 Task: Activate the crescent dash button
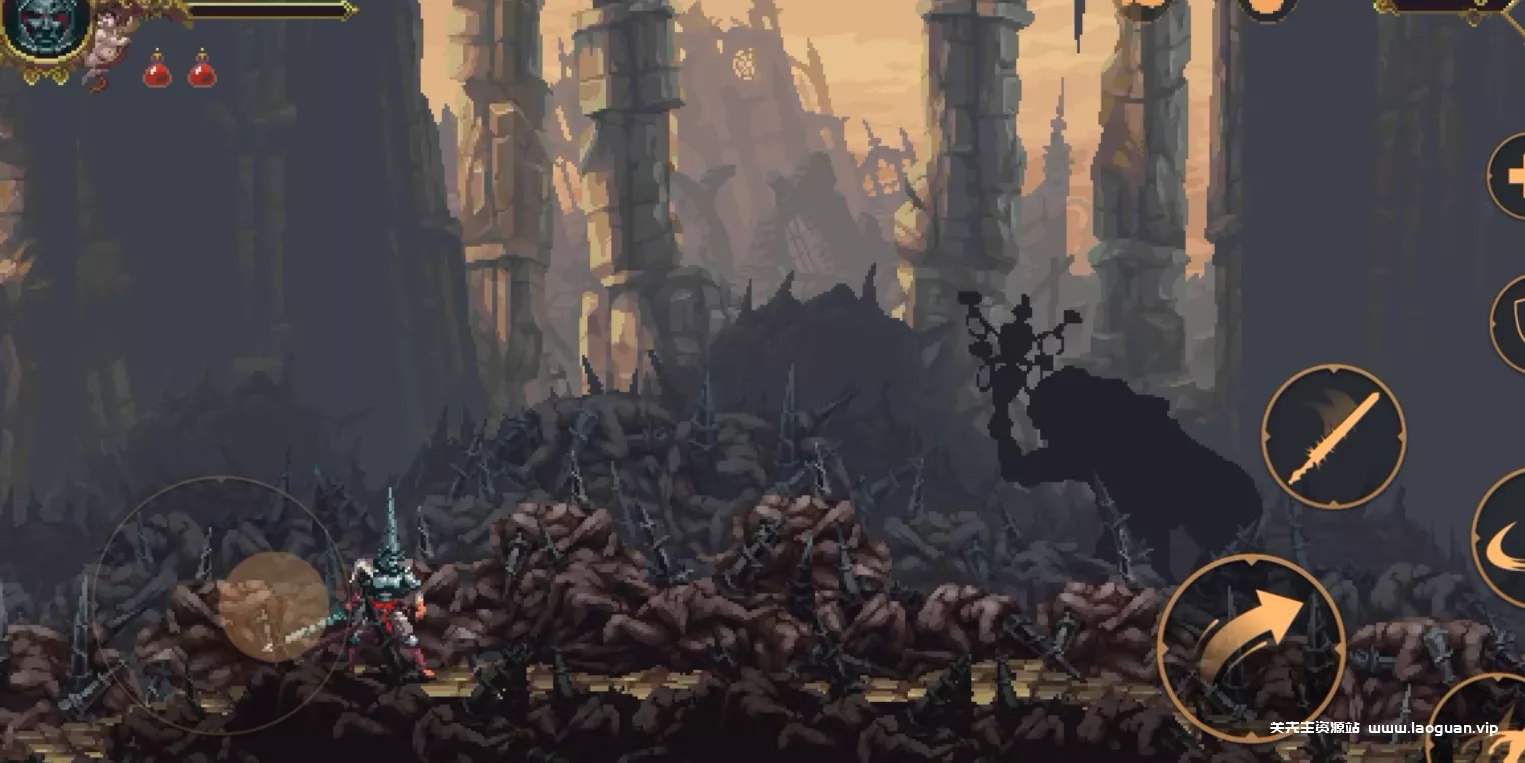tap(1504, 540)
